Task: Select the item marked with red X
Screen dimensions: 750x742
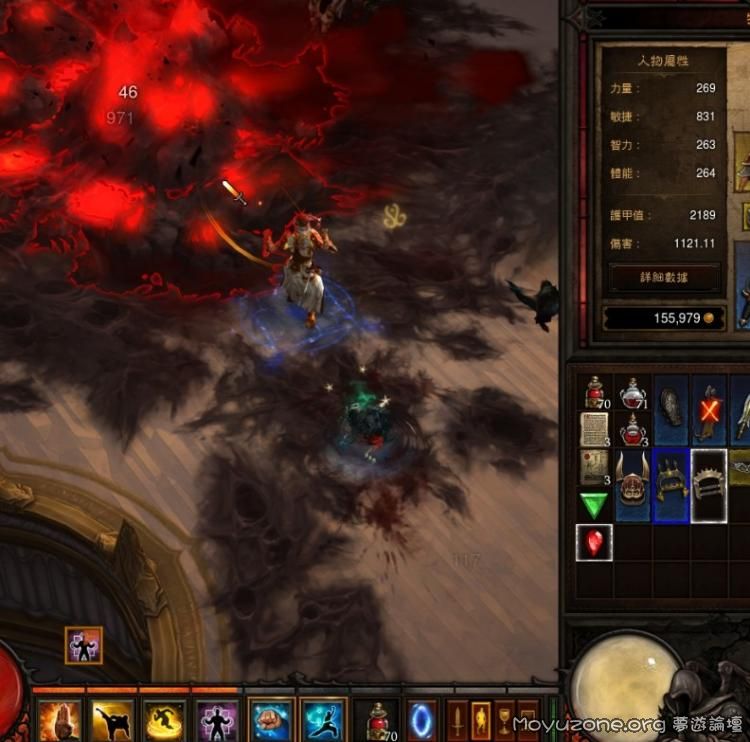Action: pos(709,410)
